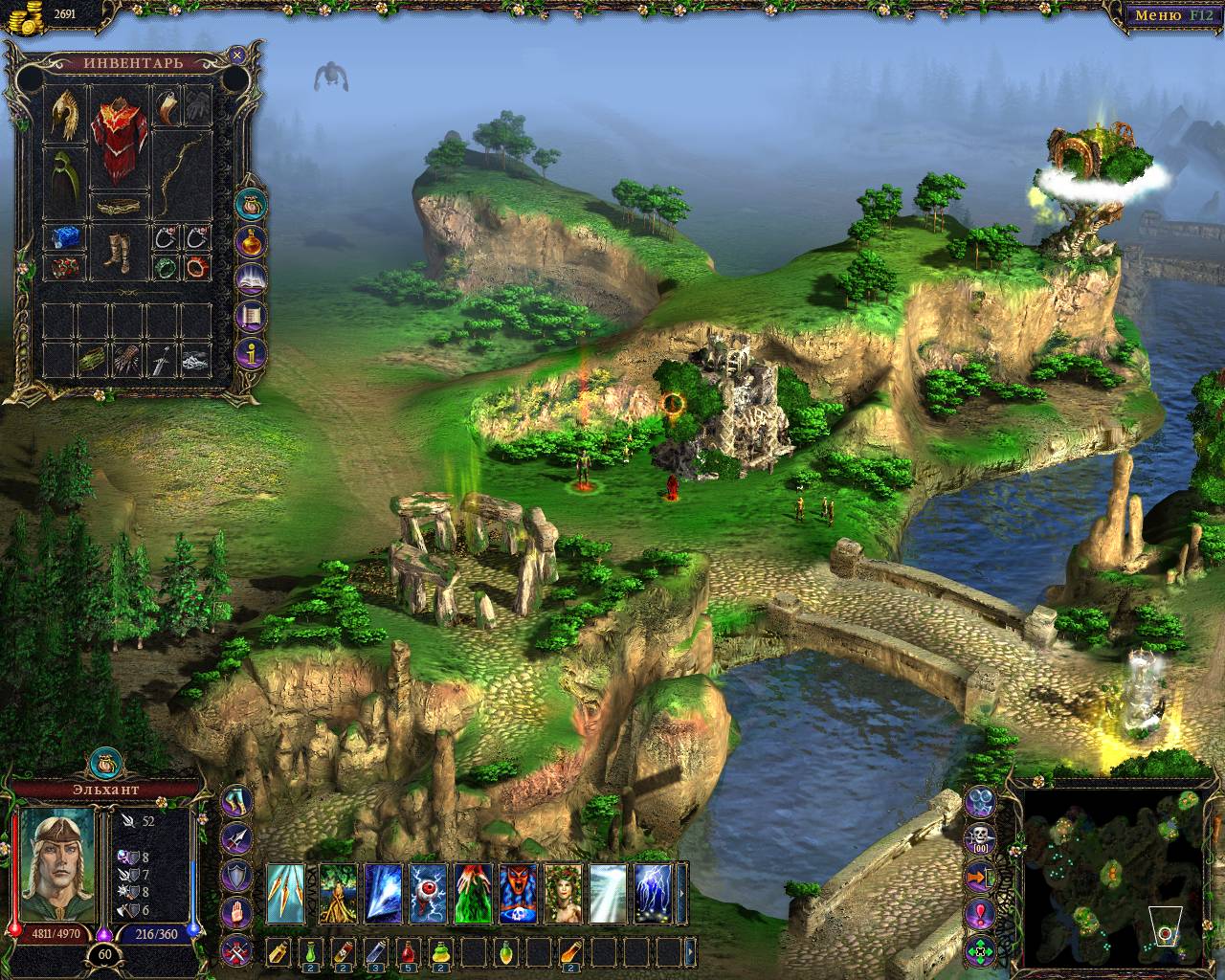
Task: Cast the lightning storm spell card
Action: coord(655,894)
